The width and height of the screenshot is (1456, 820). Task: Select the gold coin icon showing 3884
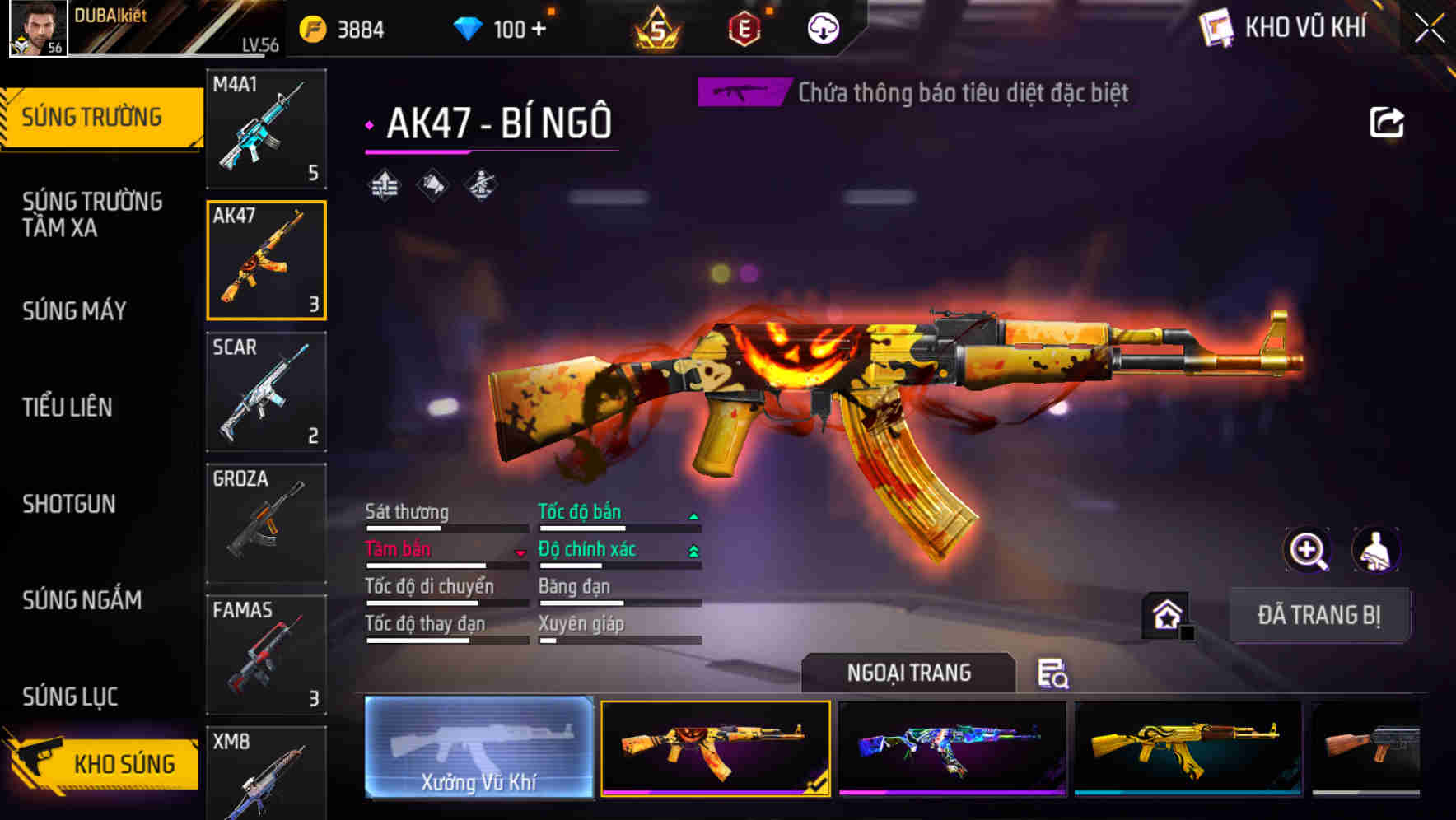tap(311, 27)
